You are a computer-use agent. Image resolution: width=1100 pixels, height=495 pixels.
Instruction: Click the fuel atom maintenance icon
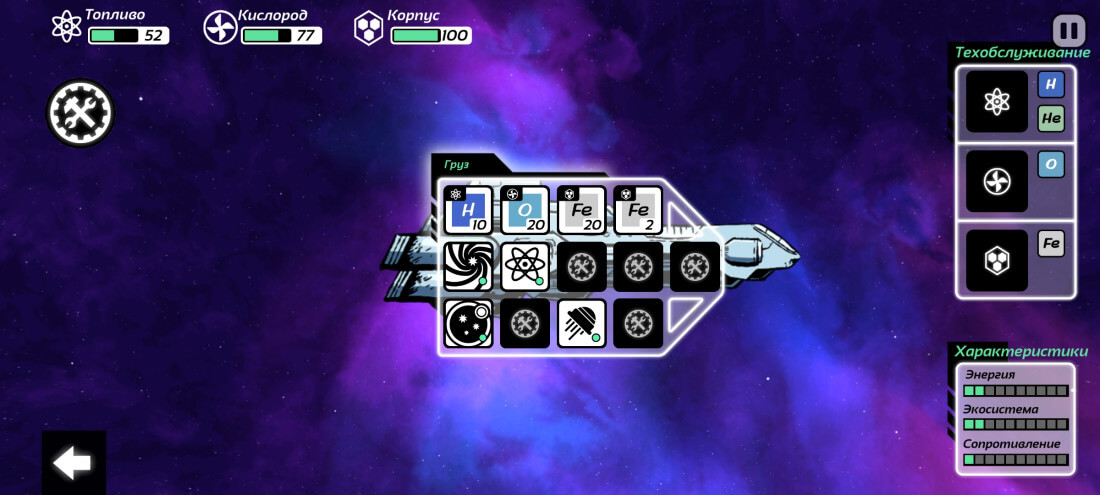(997, 101)
